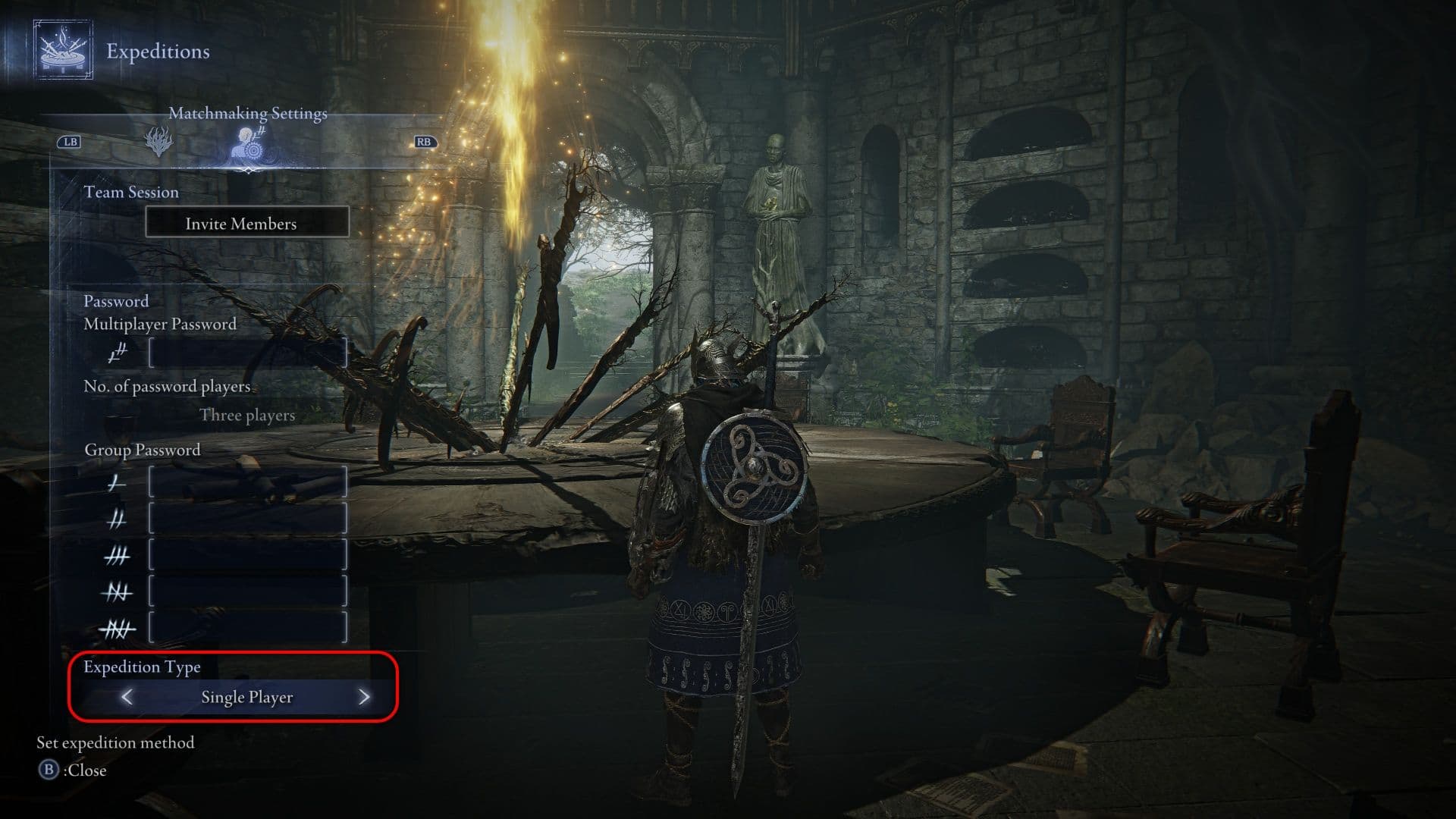Select the third Group Password field
Image resolution: width=1456 pixels, height=819 pixels.
pos(247,555)
